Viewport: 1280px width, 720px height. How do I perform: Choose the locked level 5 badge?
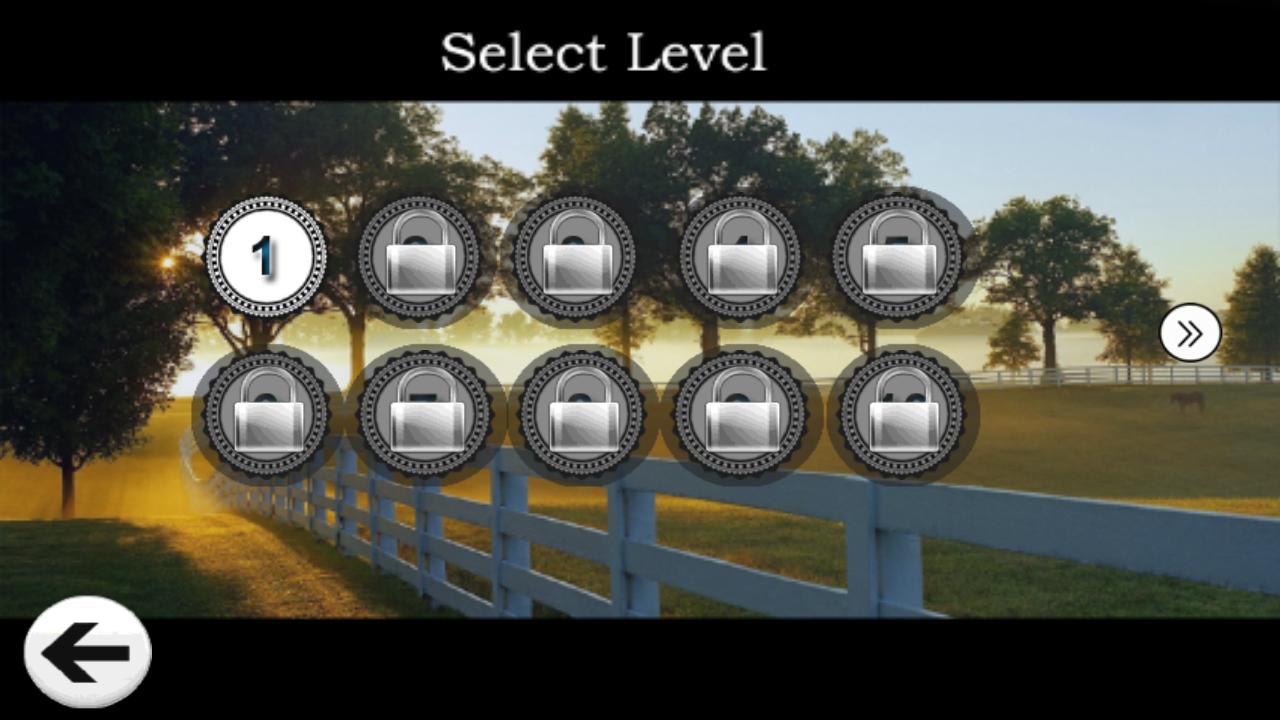(898, 257)
